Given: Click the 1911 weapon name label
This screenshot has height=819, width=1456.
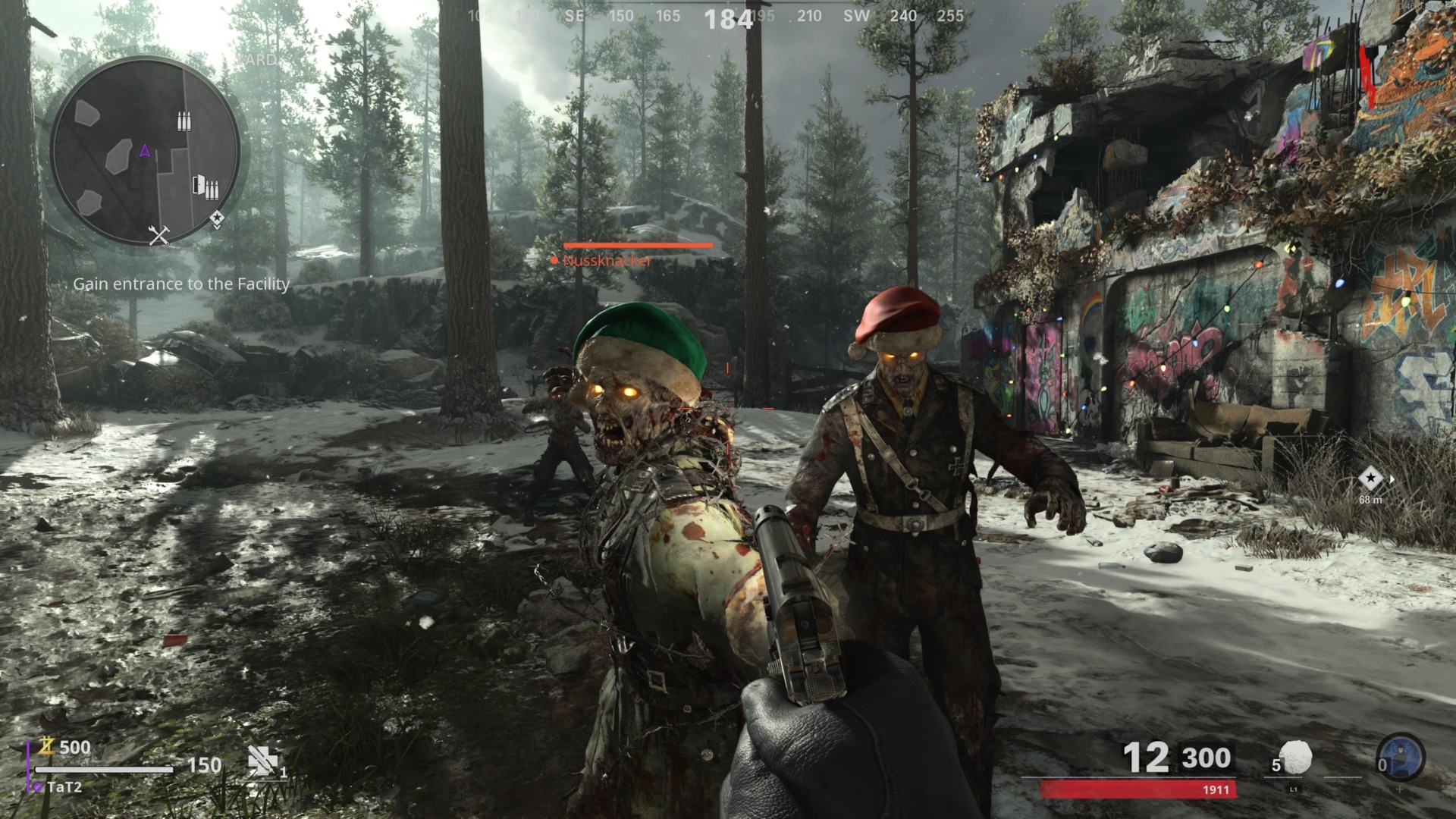Looking at the screenshot, I should pos(1216,789).
